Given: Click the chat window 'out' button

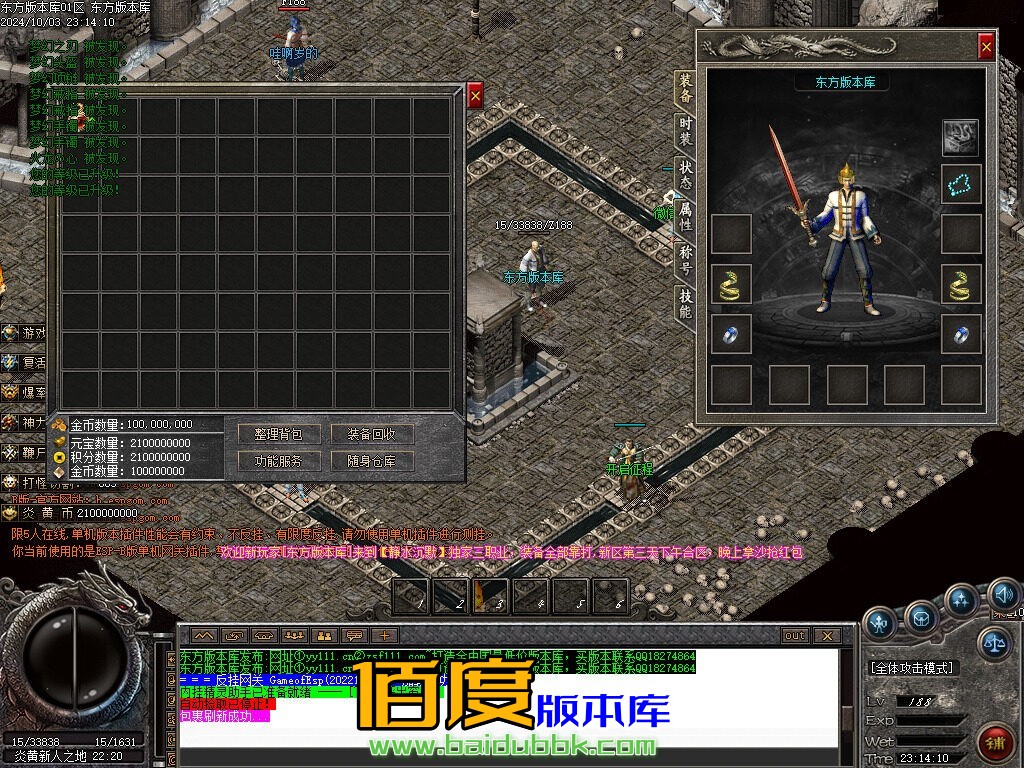Looking at the screenshot, I should click(795, 635).
